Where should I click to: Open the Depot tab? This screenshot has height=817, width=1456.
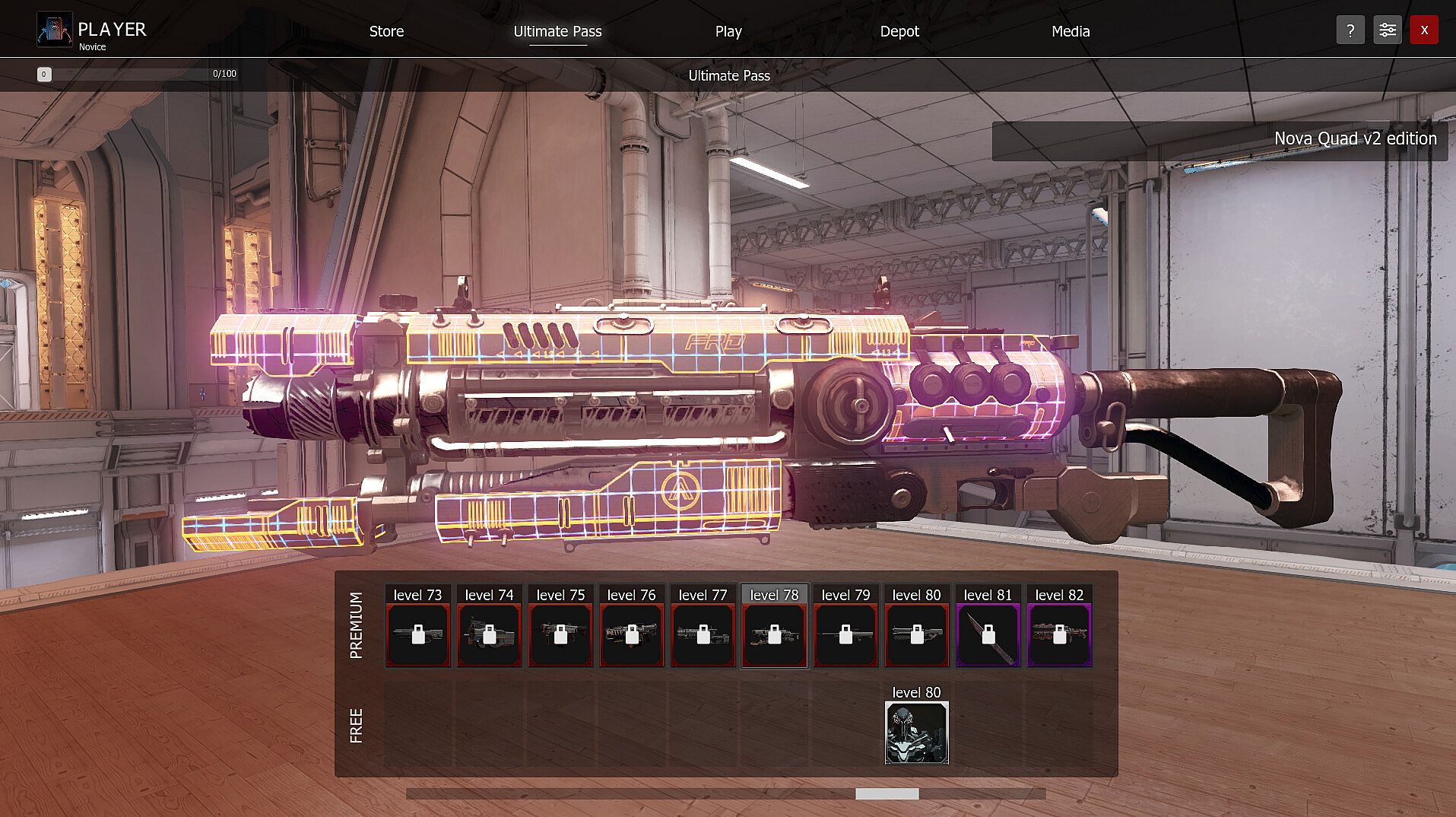tap(899, 31)
